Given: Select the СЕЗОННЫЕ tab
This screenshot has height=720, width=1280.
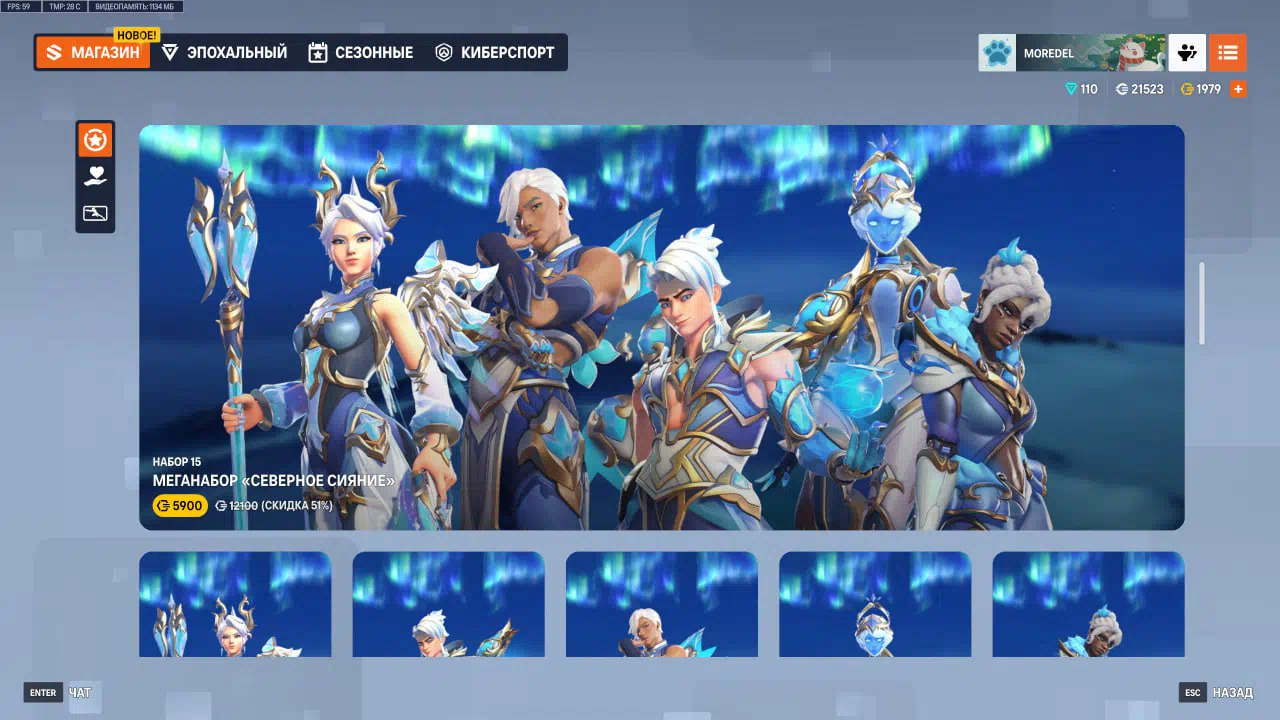Looking at the screenshot, I should pyautogui.click(x=360, y=53).
